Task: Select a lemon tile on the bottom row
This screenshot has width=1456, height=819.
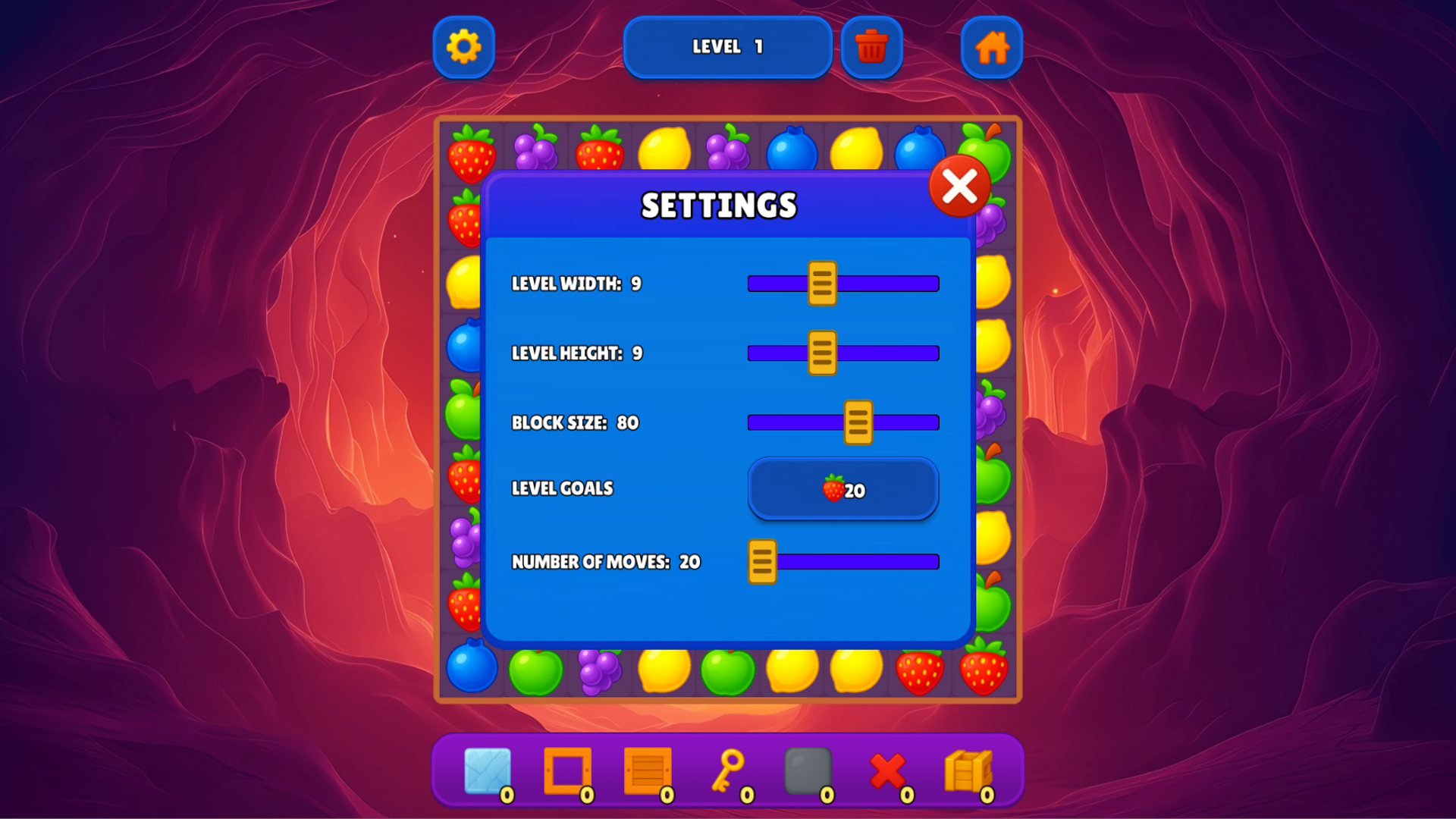Action: coord(664,670)
